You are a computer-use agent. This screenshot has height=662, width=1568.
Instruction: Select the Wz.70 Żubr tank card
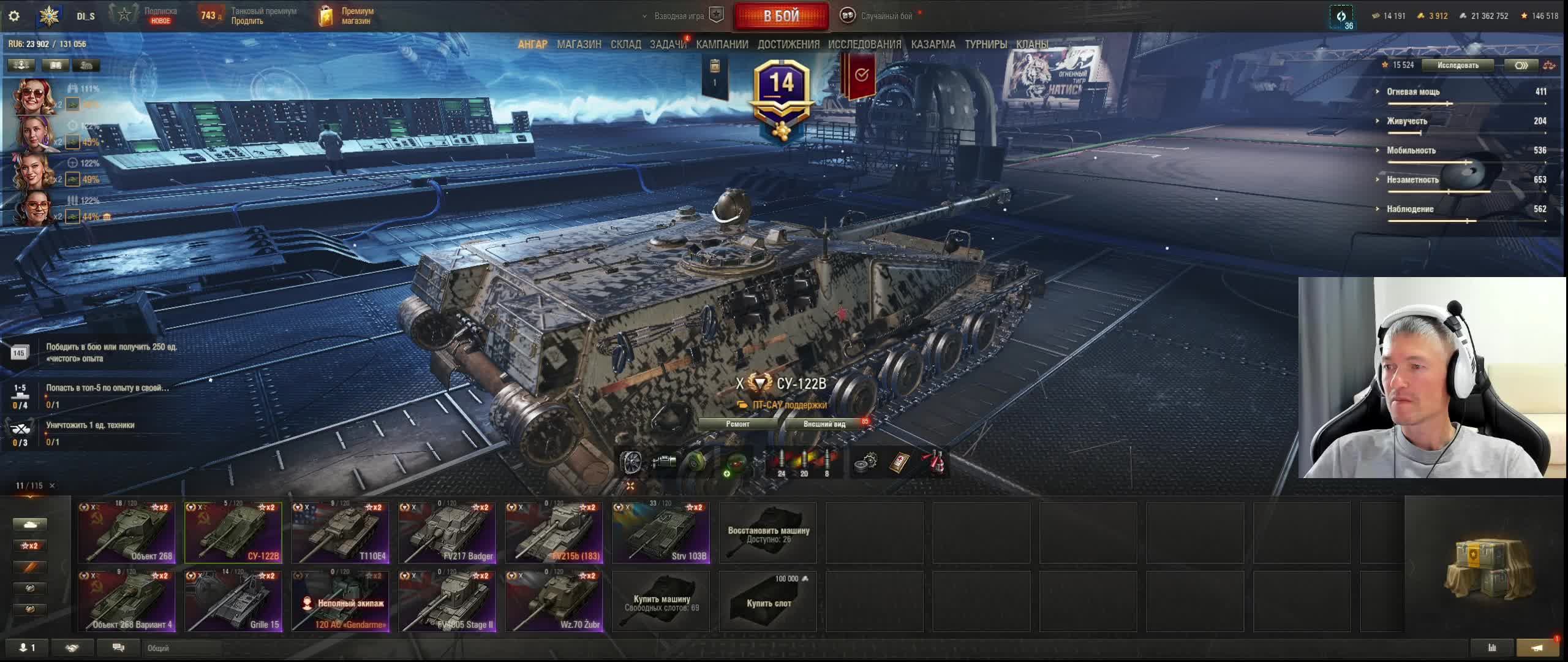(x=554, y=601)
